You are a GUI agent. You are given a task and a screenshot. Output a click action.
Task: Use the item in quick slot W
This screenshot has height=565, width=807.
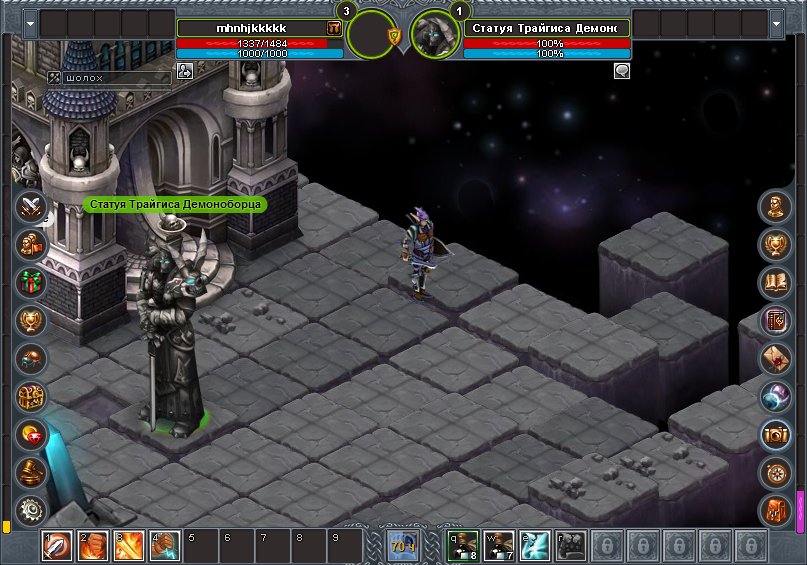coord(499,545)
